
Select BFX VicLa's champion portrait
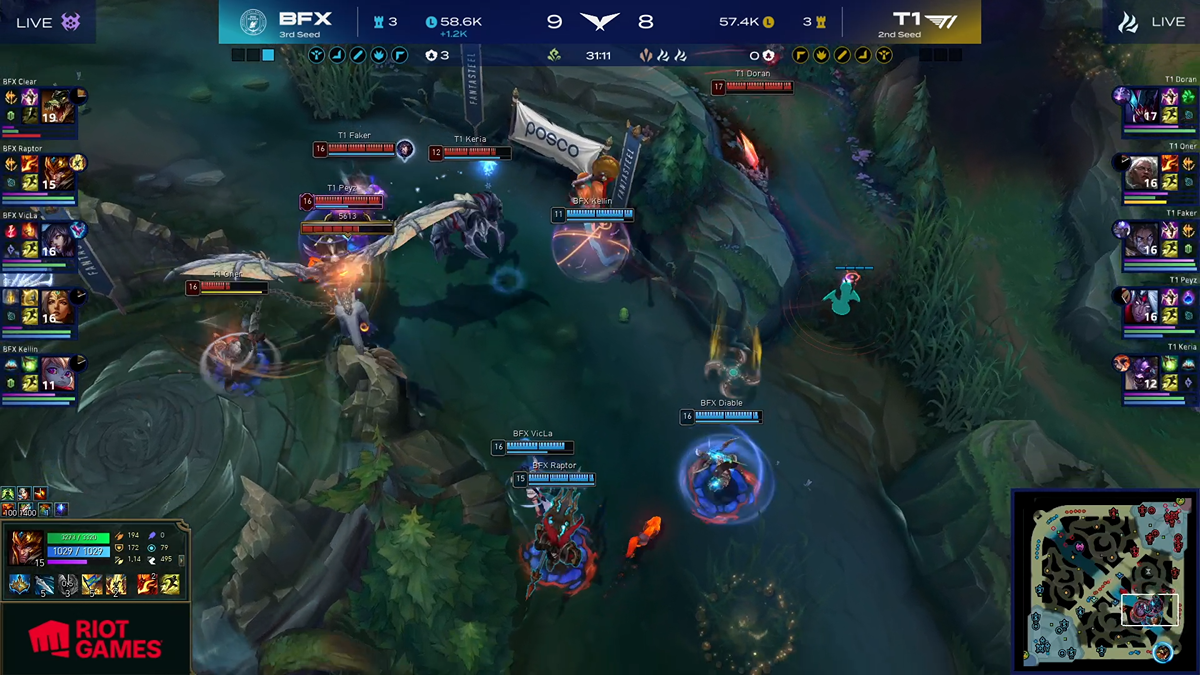[57, 240]
